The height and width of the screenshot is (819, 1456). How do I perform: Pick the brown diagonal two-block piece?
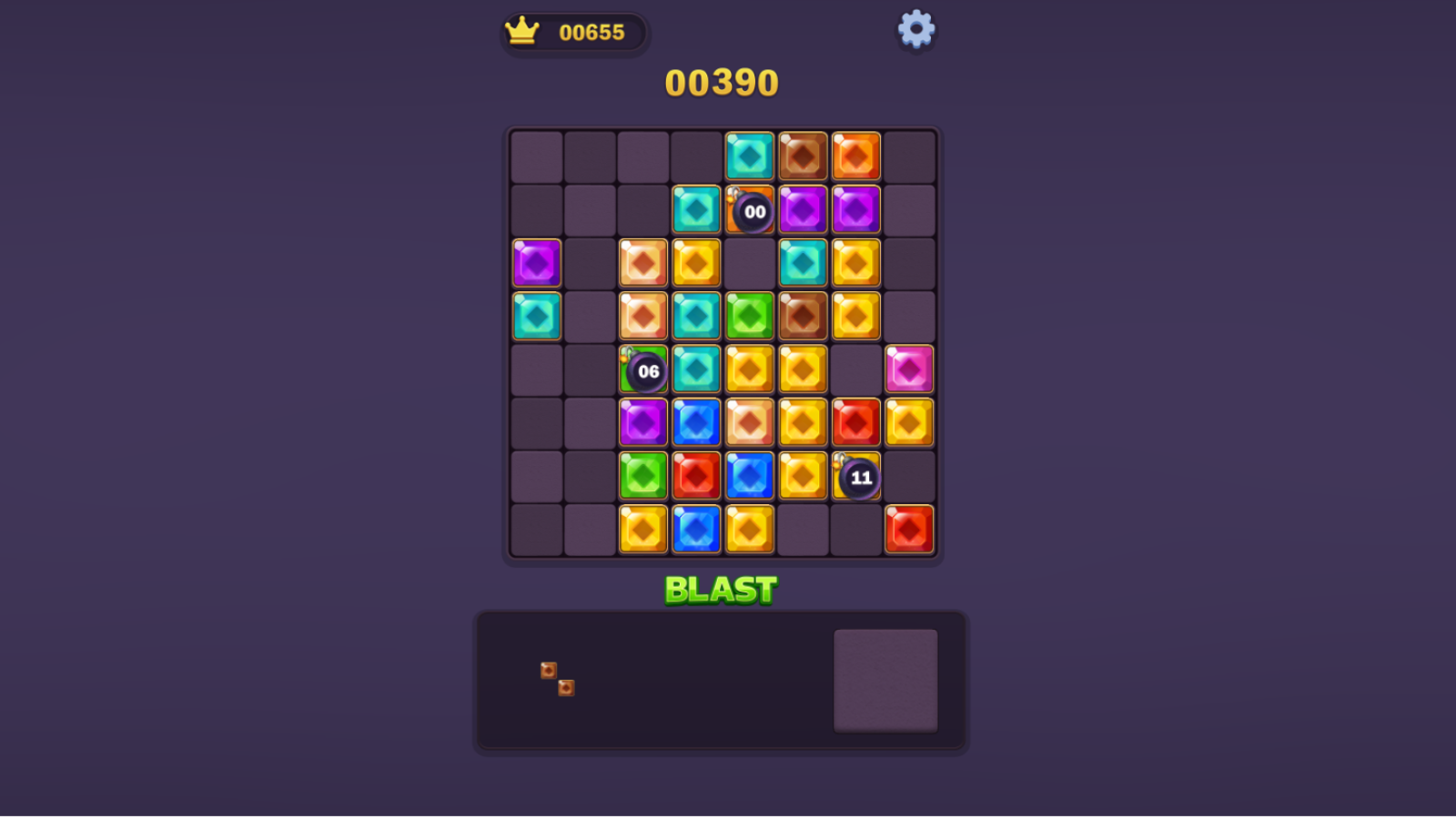click(x=556, y=681)
